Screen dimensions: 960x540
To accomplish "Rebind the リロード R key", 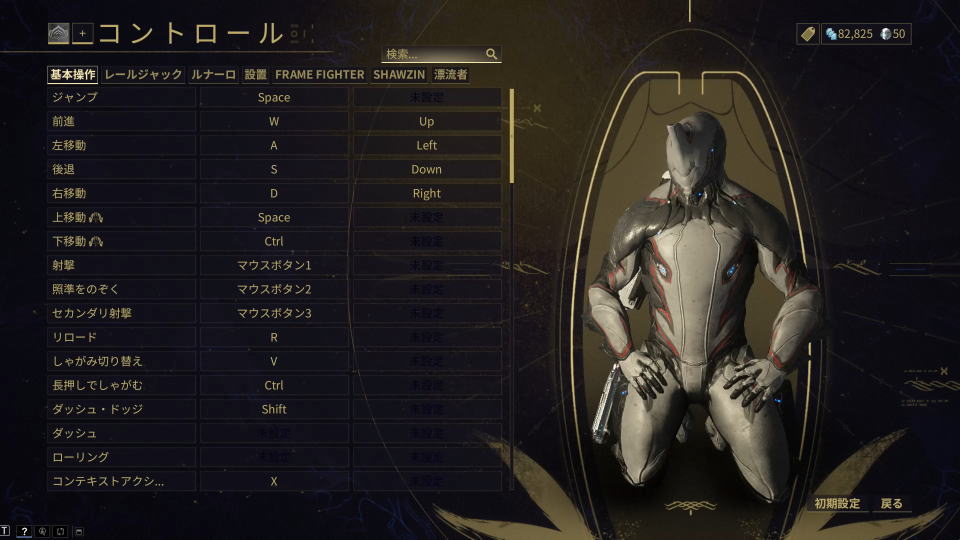I will coord(274,338).
